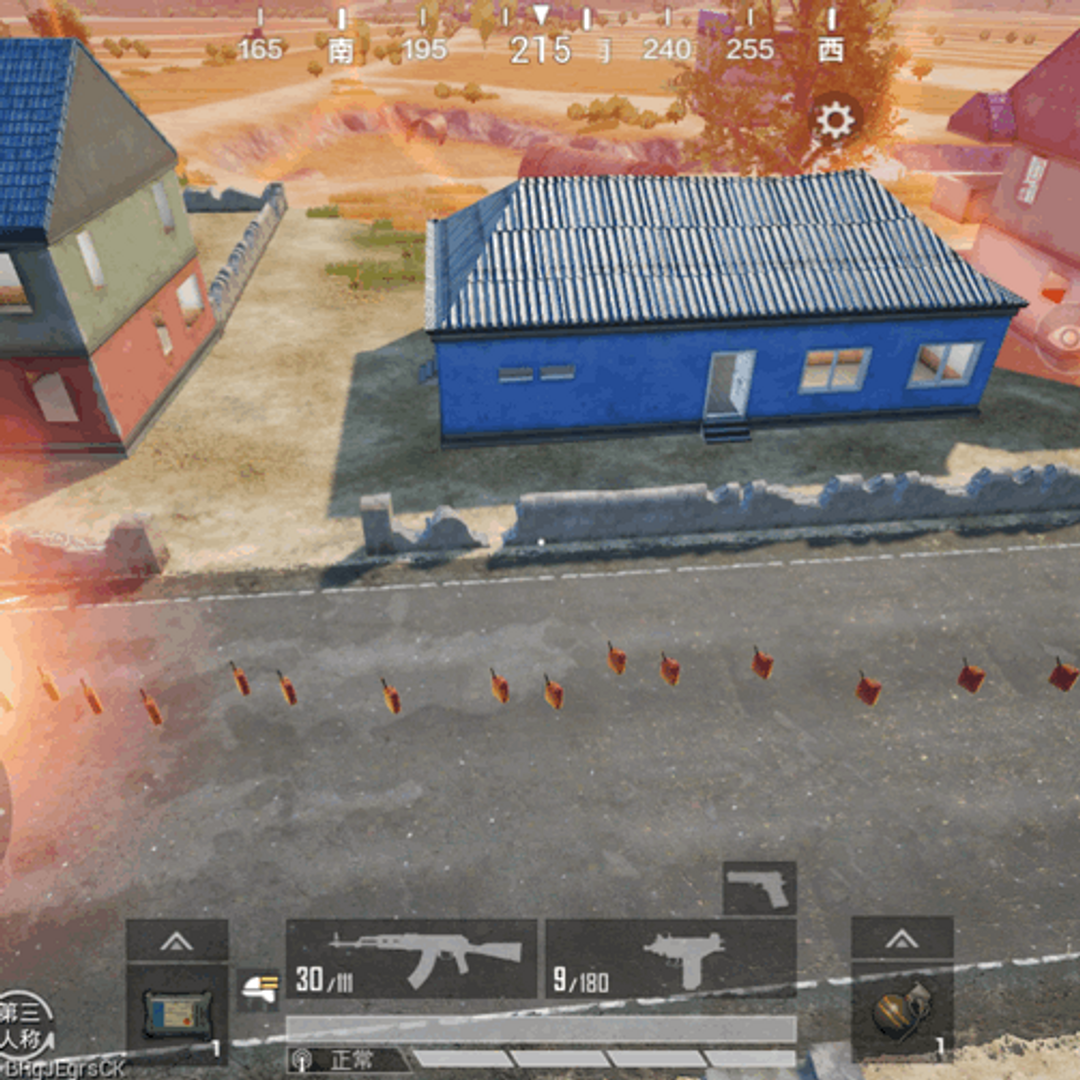1080x1080 pixels.
Task: Toggle the third-person perspective button
Action: [24, 1023]
